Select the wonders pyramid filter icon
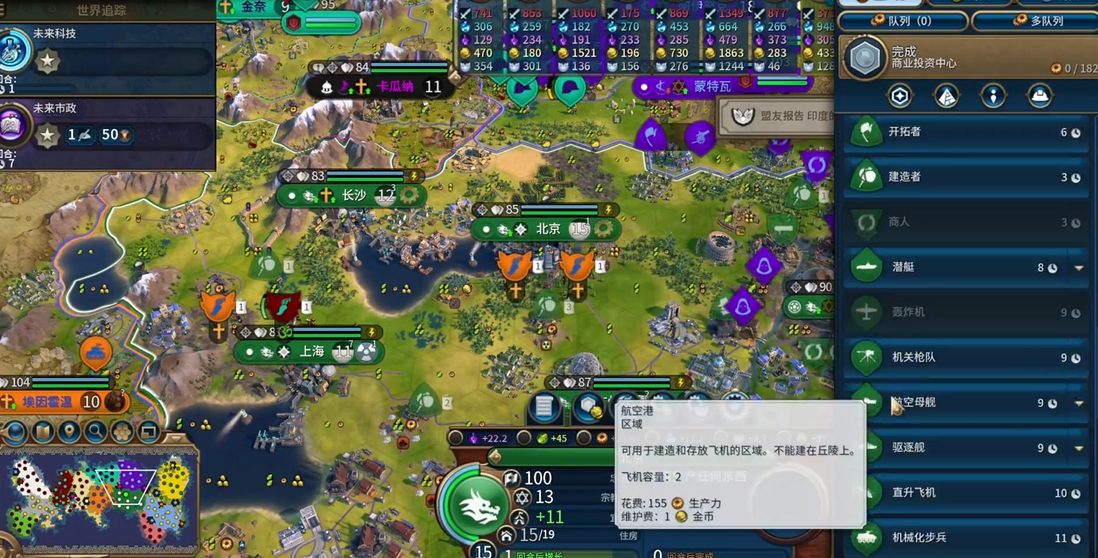The height and width of the screenshot is (558, 1098). tap(946, 96)
